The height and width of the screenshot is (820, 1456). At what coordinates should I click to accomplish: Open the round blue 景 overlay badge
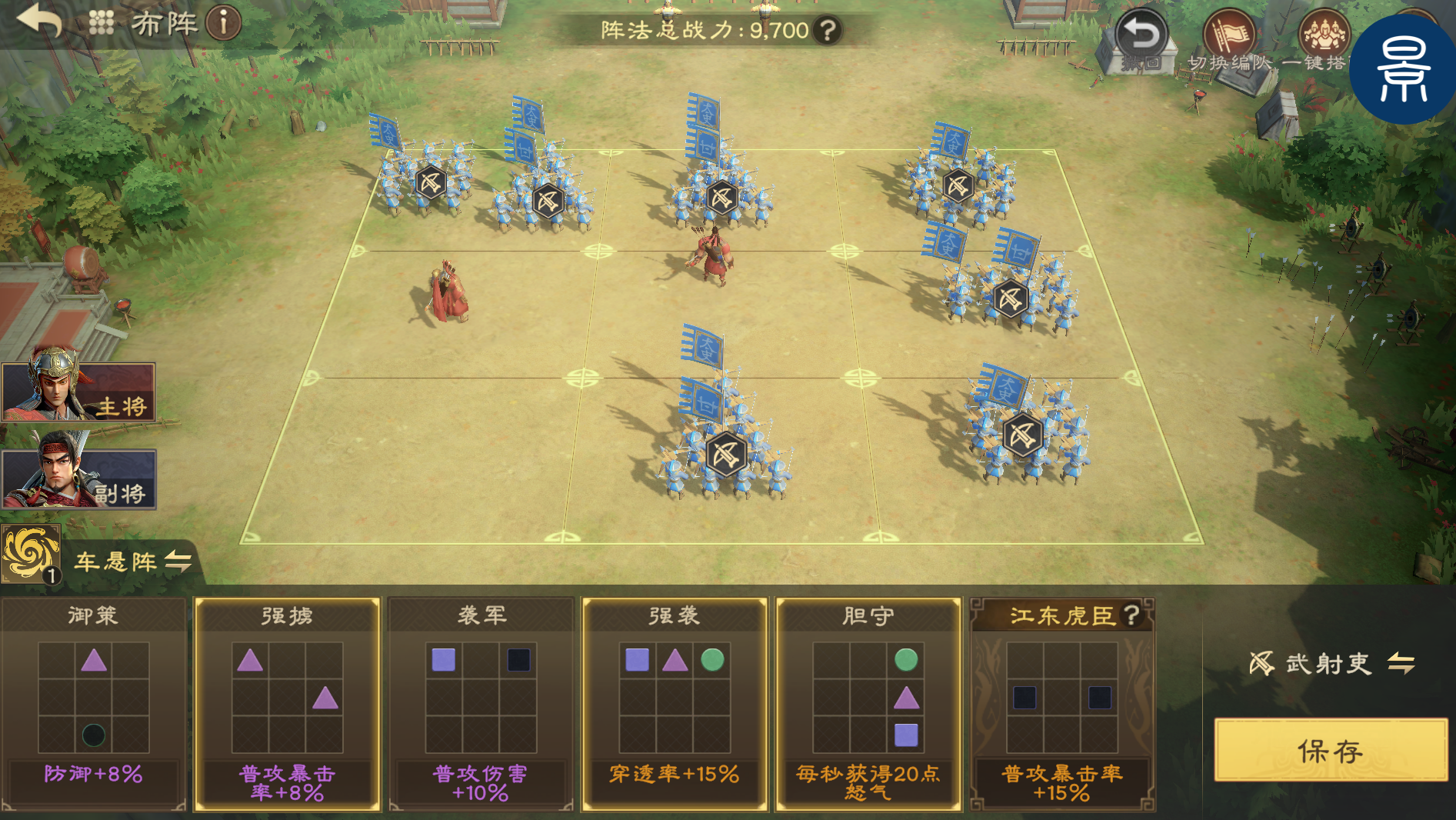[1403, 71]
